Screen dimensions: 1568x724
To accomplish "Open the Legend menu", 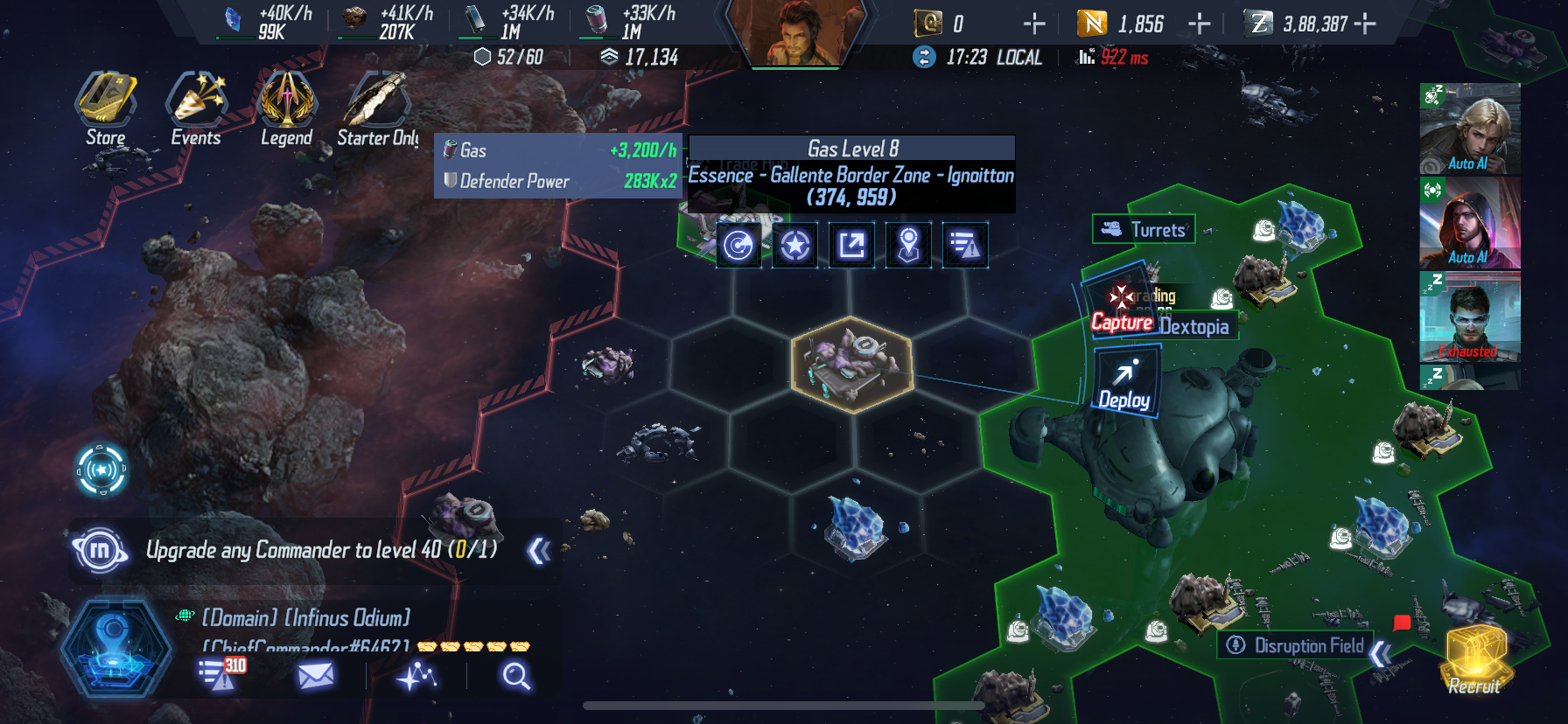I will point(286,109).
